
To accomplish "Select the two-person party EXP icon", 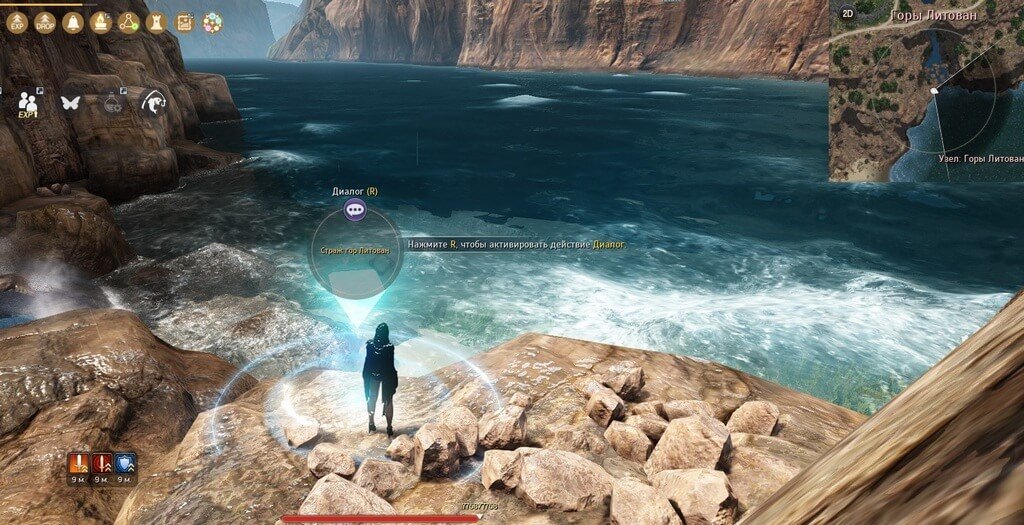I will pyautogui.click(x=28, y=103).
